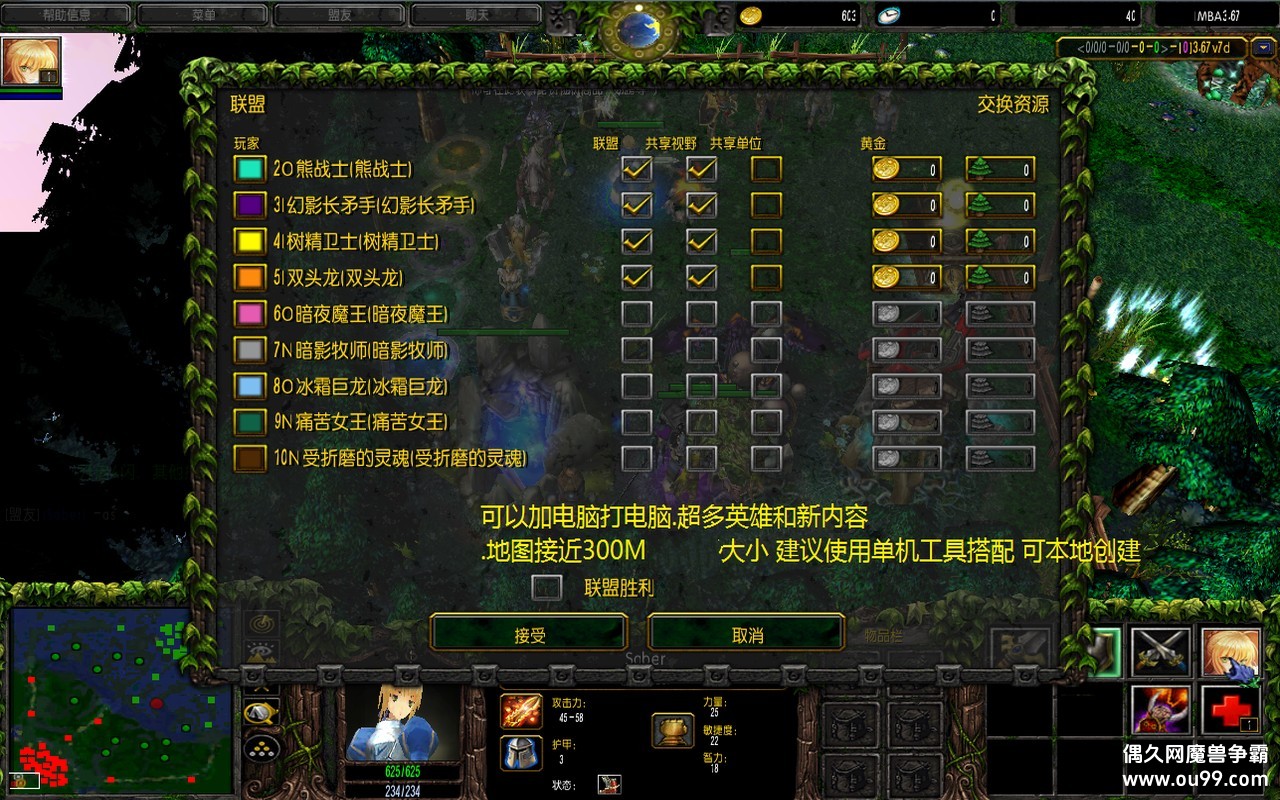The image size is (1280, 800).
Task: Click the Saber portrait inventory item
Action: tap(1233, 655)
